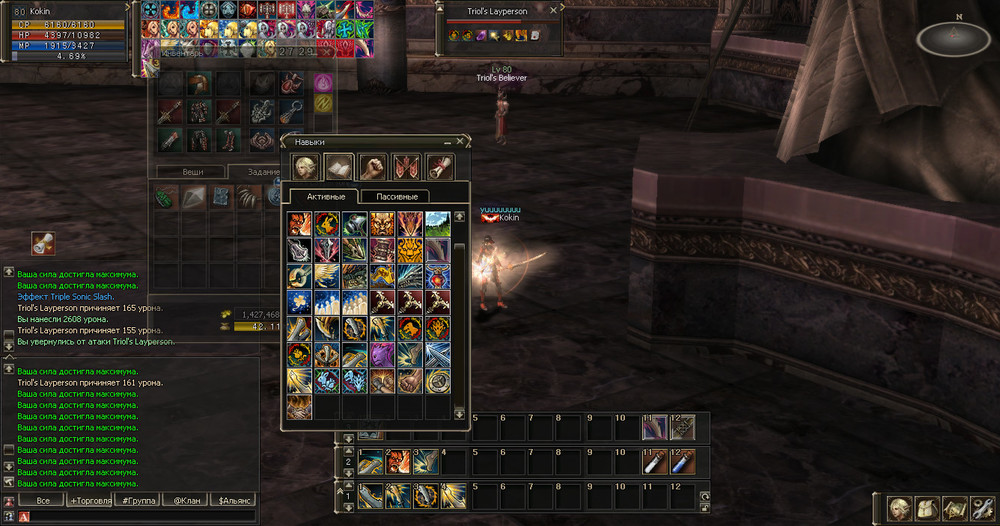Minimize the Навыки skills window
Screen dimensions: 1000x526
click(447, 142)
